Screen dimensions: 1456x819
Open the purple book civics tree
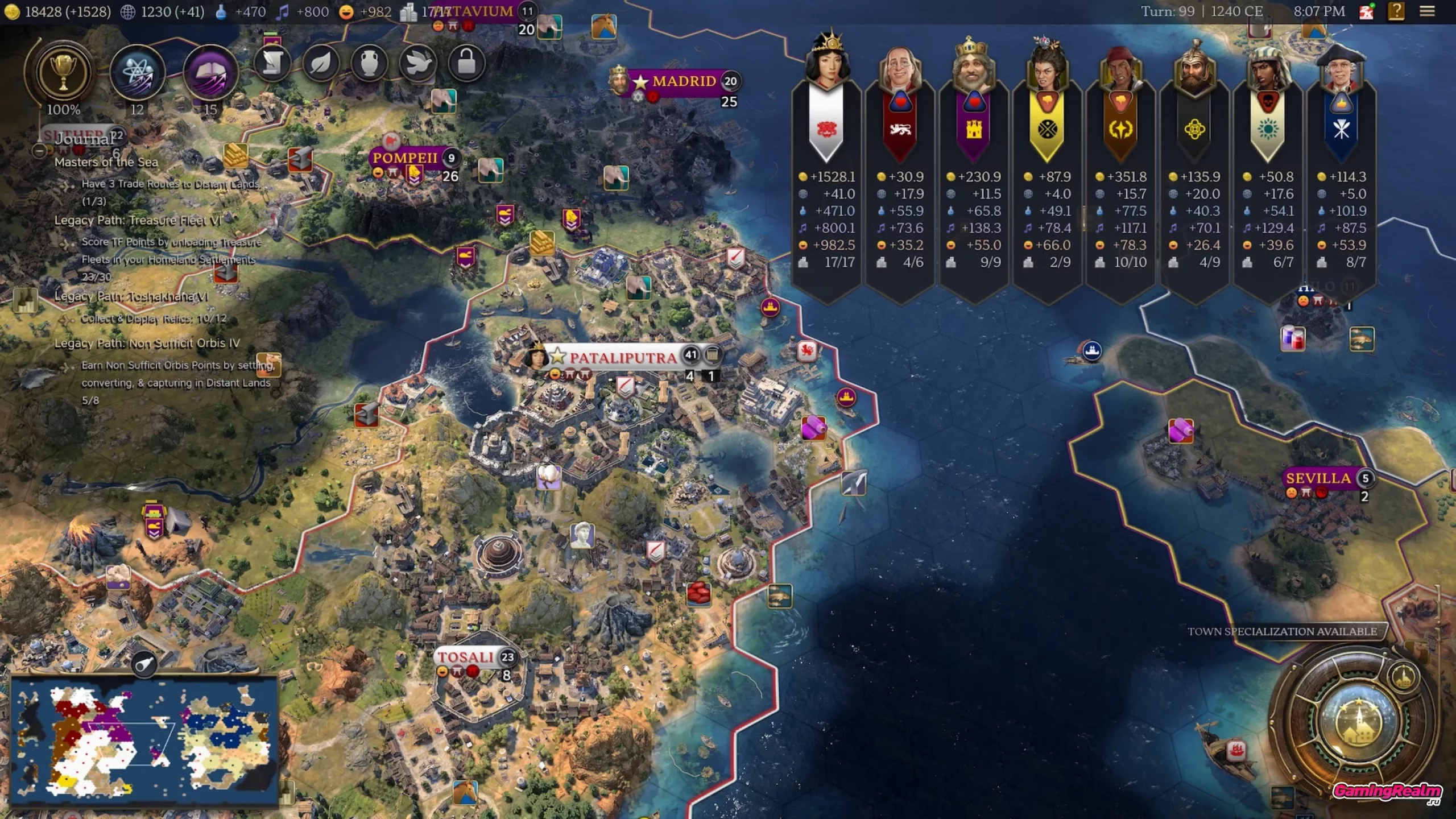pyautogui.click(x=210, y=73)
